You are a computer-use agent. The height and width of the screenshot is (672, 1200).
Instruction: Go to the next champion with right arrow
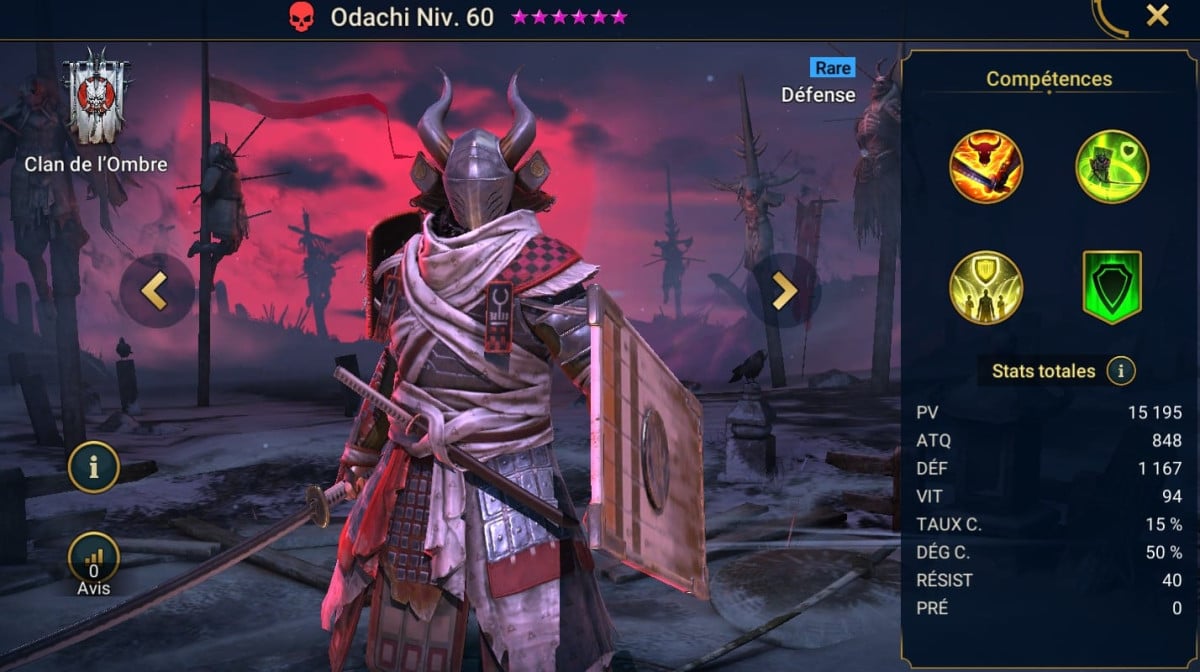pyautogui.click(x=783, y=290)
